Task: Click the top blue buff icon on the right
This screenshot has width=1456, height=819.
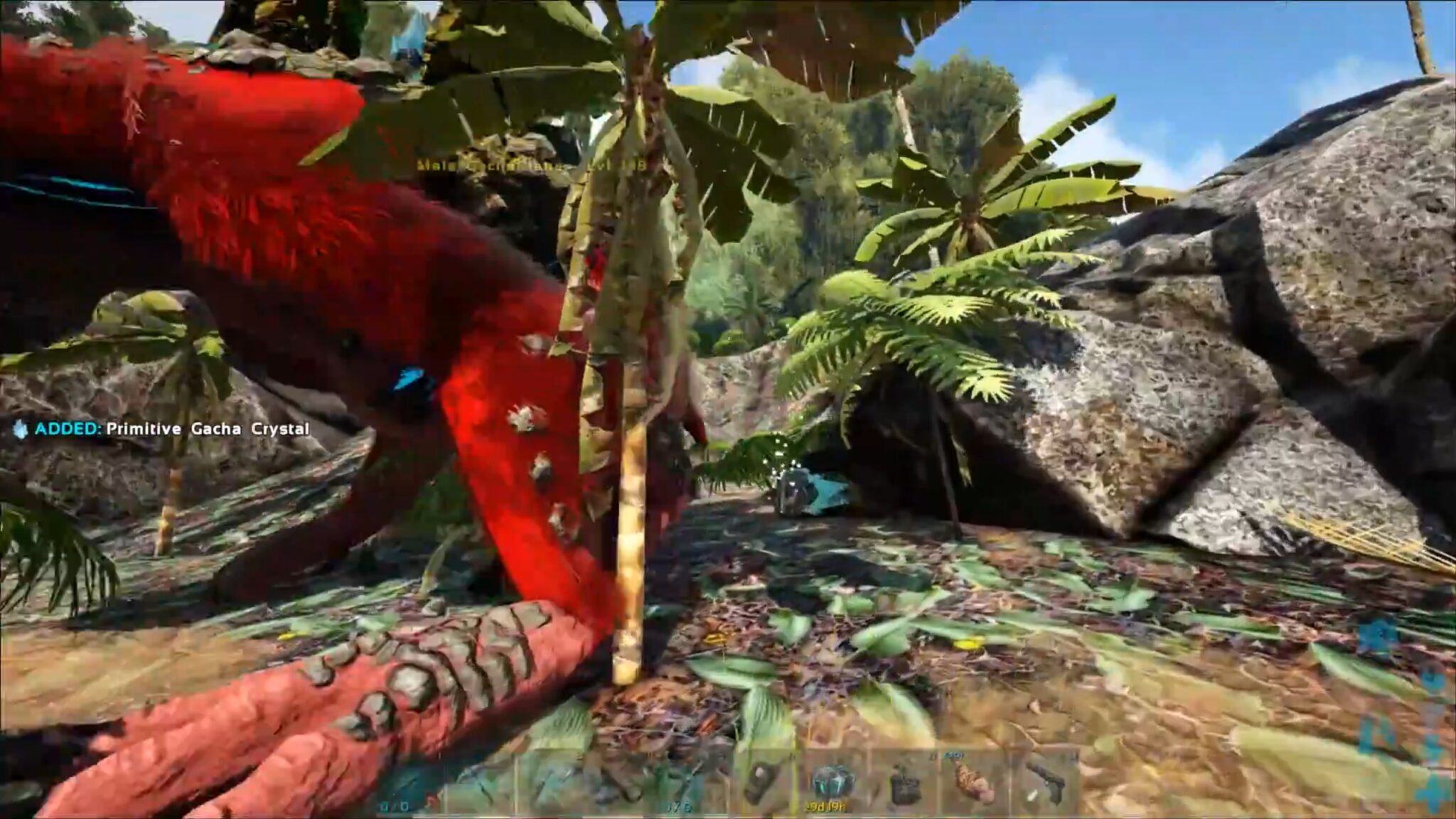Action: pyautogui.click(x=1377, y=635)
